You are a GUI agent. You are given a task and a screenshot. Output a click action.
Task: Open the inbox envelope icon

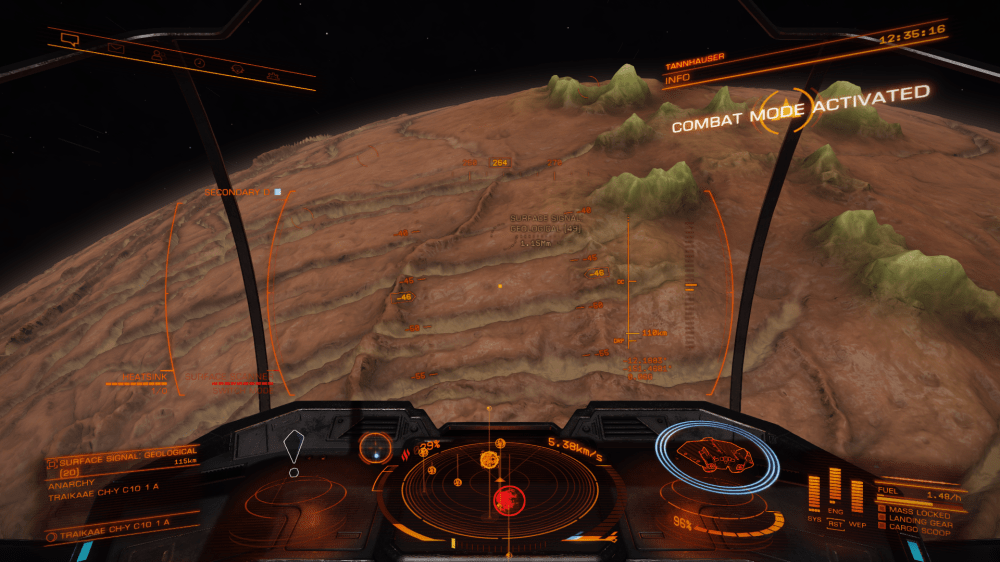pyautogui.click(x=115, y=47)
